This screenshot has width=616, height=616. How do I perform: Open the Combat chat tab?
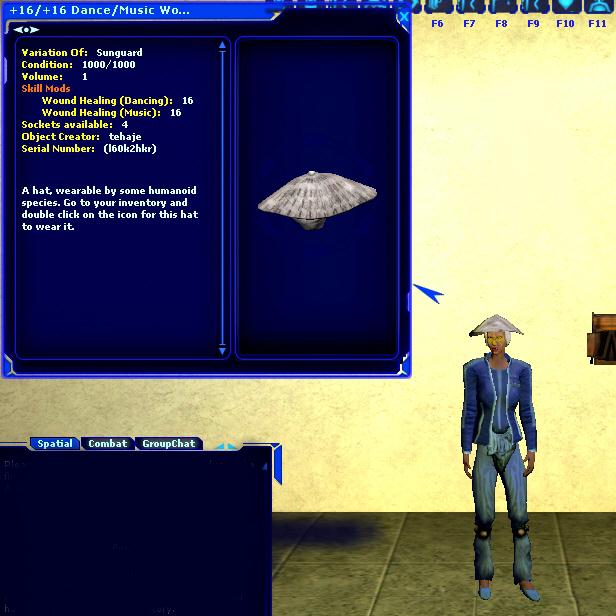[x=108, y=443]
